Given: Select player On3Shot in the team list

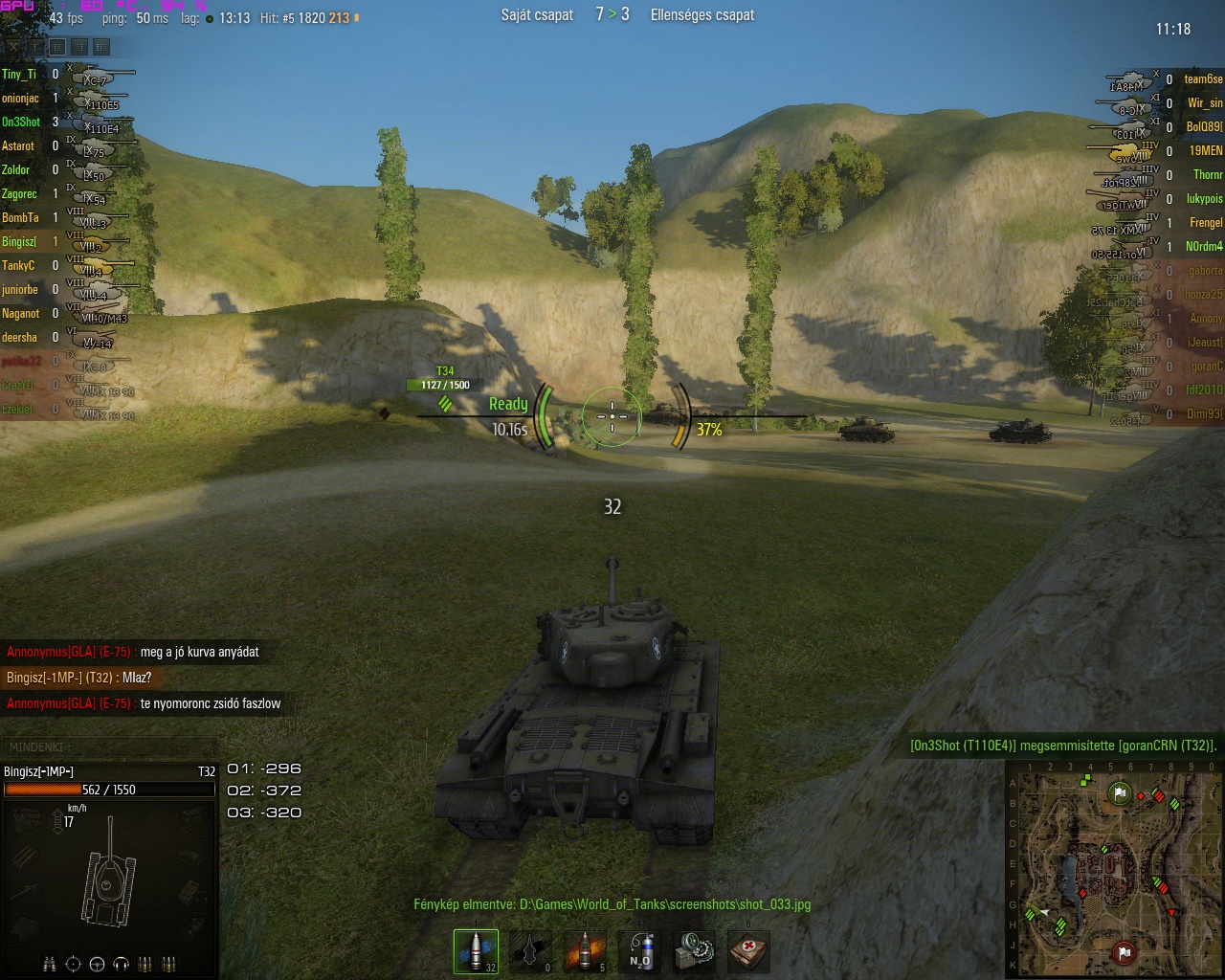Looking at the screenshot, I should pyautogui.click(x=21, y=122).
